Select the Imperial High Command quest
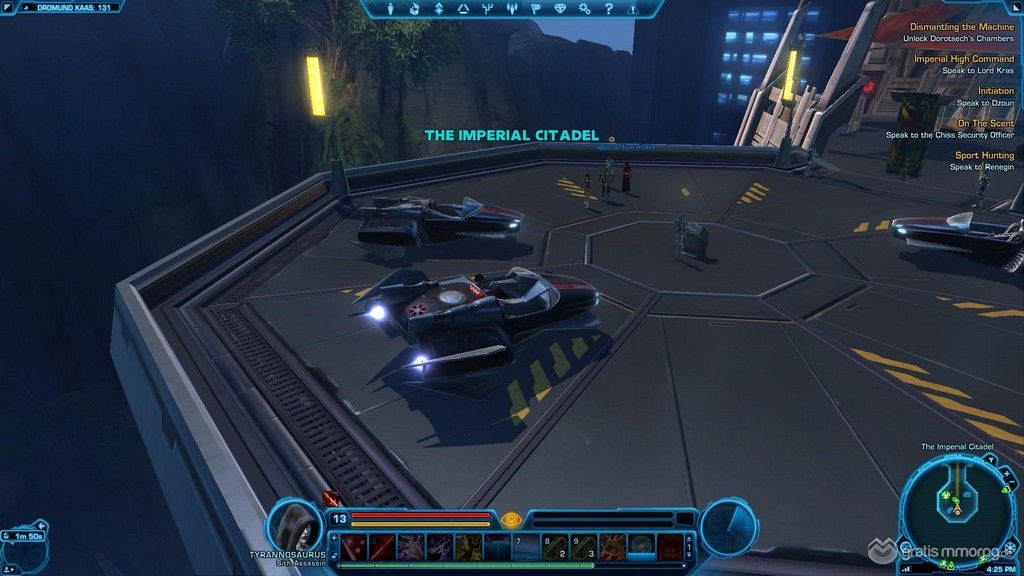This screenshot has width=1024, height=576. (x=962, y=59)
